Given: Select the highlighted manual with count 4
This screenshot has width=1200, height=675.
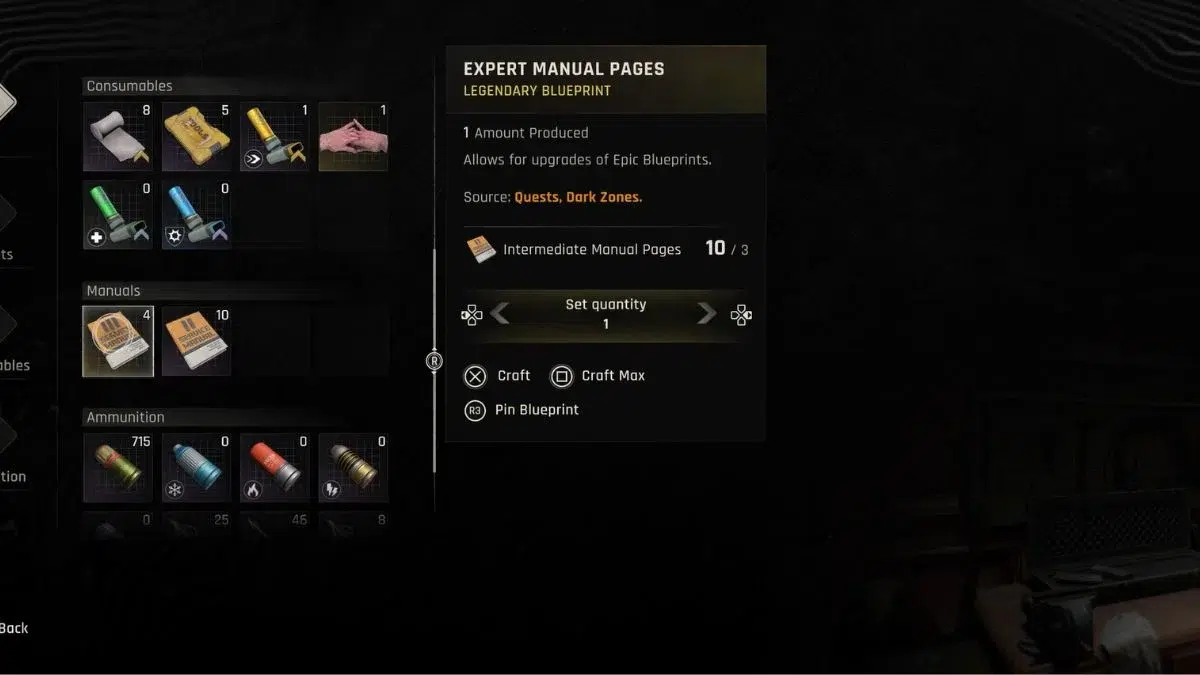Looking at the screenshot, I should click(x=118, y=341).
